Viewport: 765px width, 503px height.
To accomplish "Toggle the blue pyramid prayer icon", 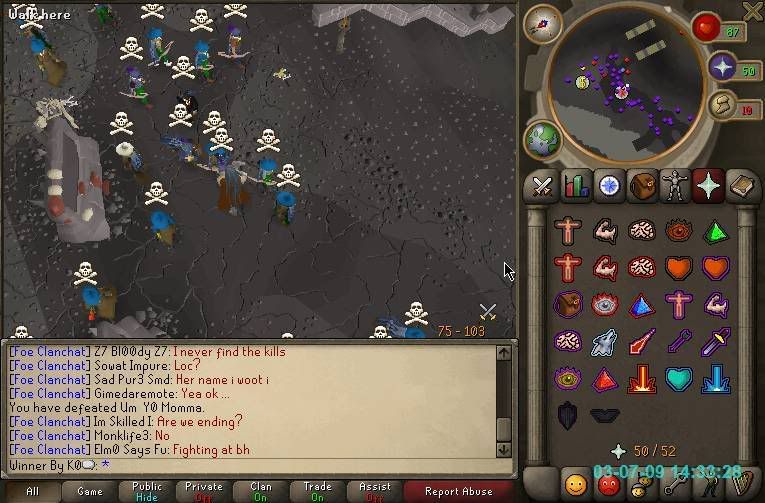I will (642, 305).
